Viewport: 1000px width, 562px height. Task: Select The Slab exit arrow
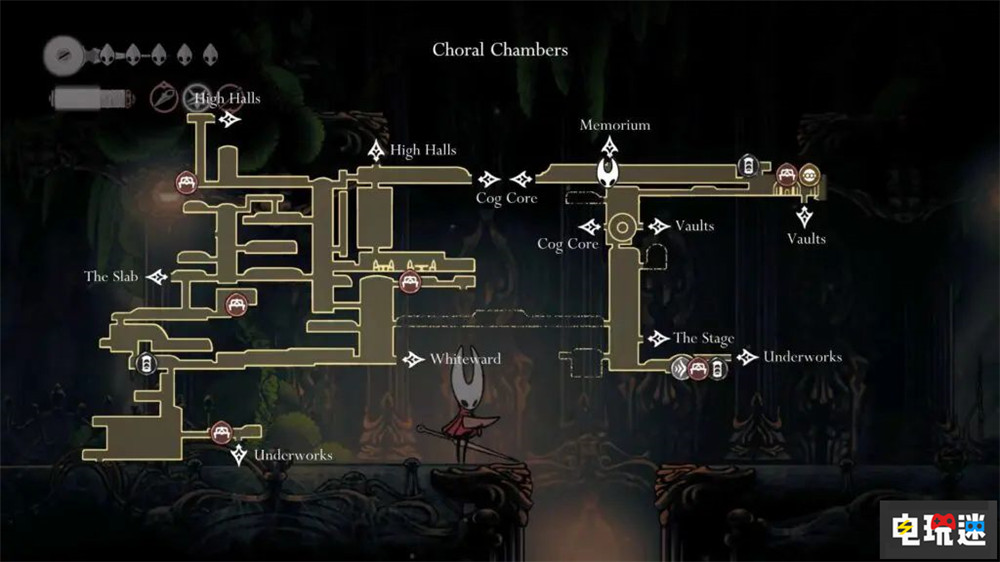pos(157,276)
